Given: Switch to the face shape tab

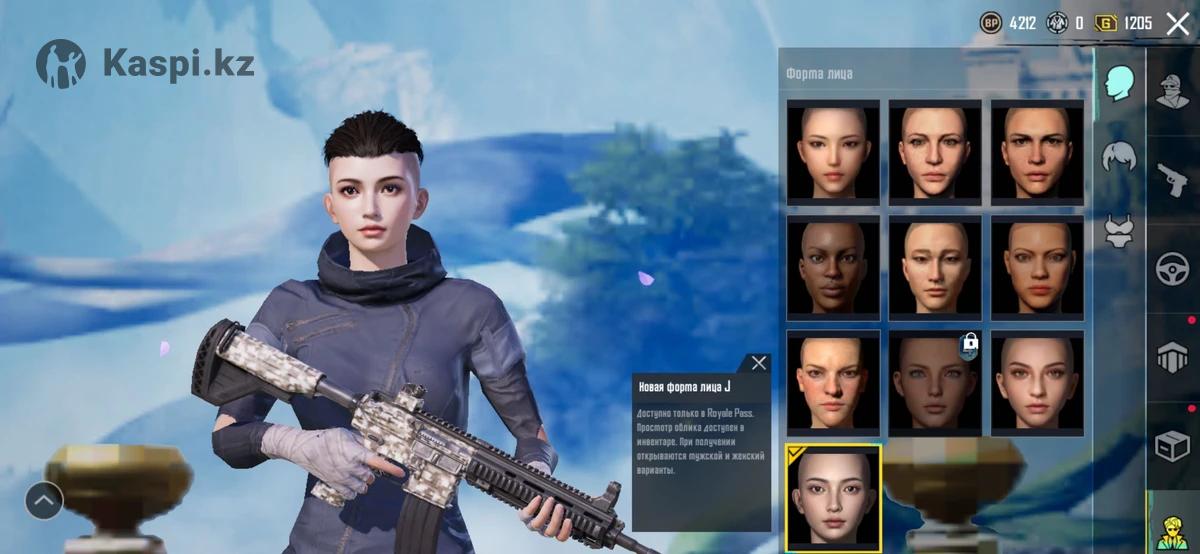Looking at the screenshot, I should click(x=1119, y=83).
